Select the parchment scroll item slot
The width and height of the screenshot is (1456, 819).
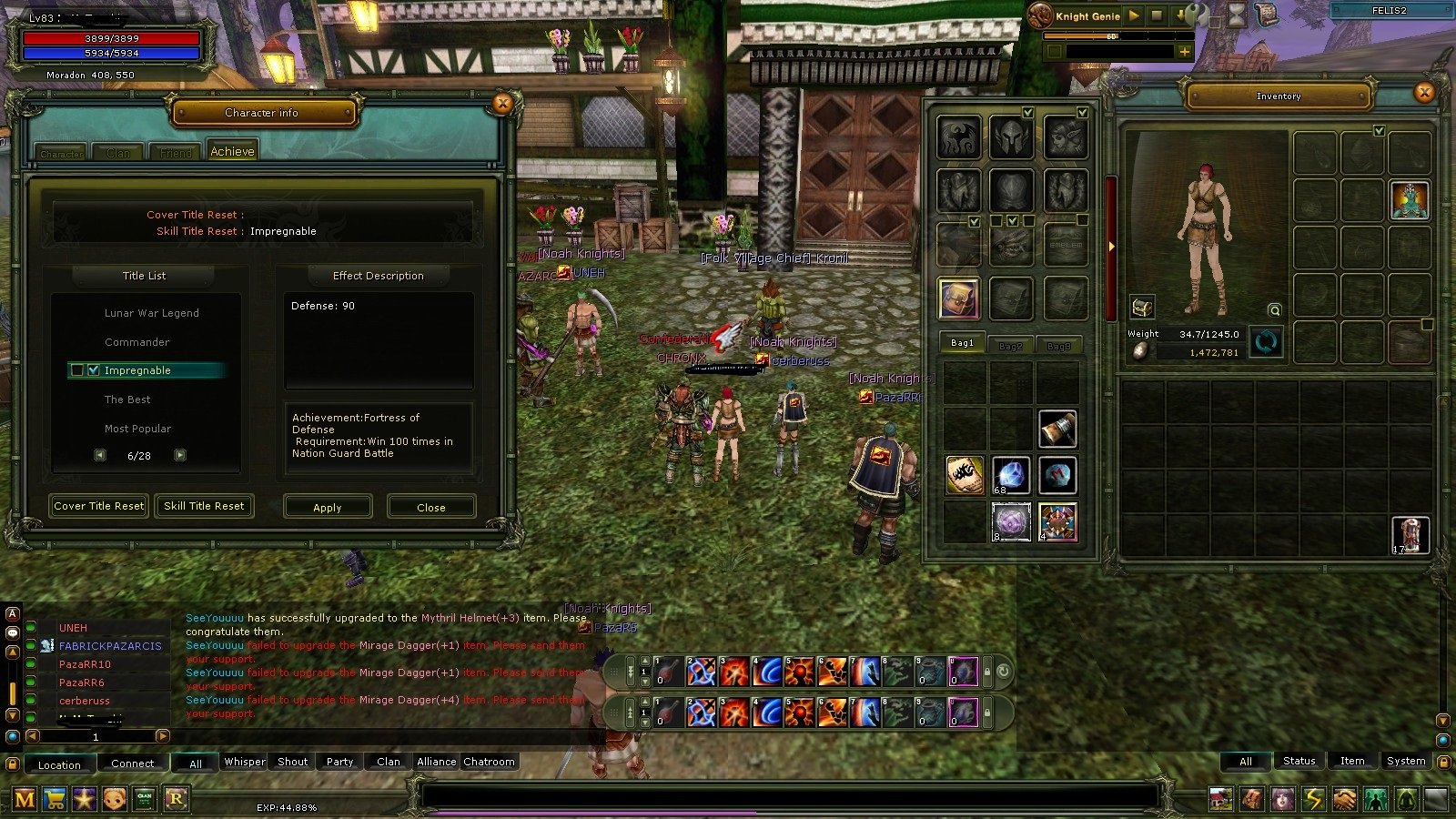tap(964, 475)
